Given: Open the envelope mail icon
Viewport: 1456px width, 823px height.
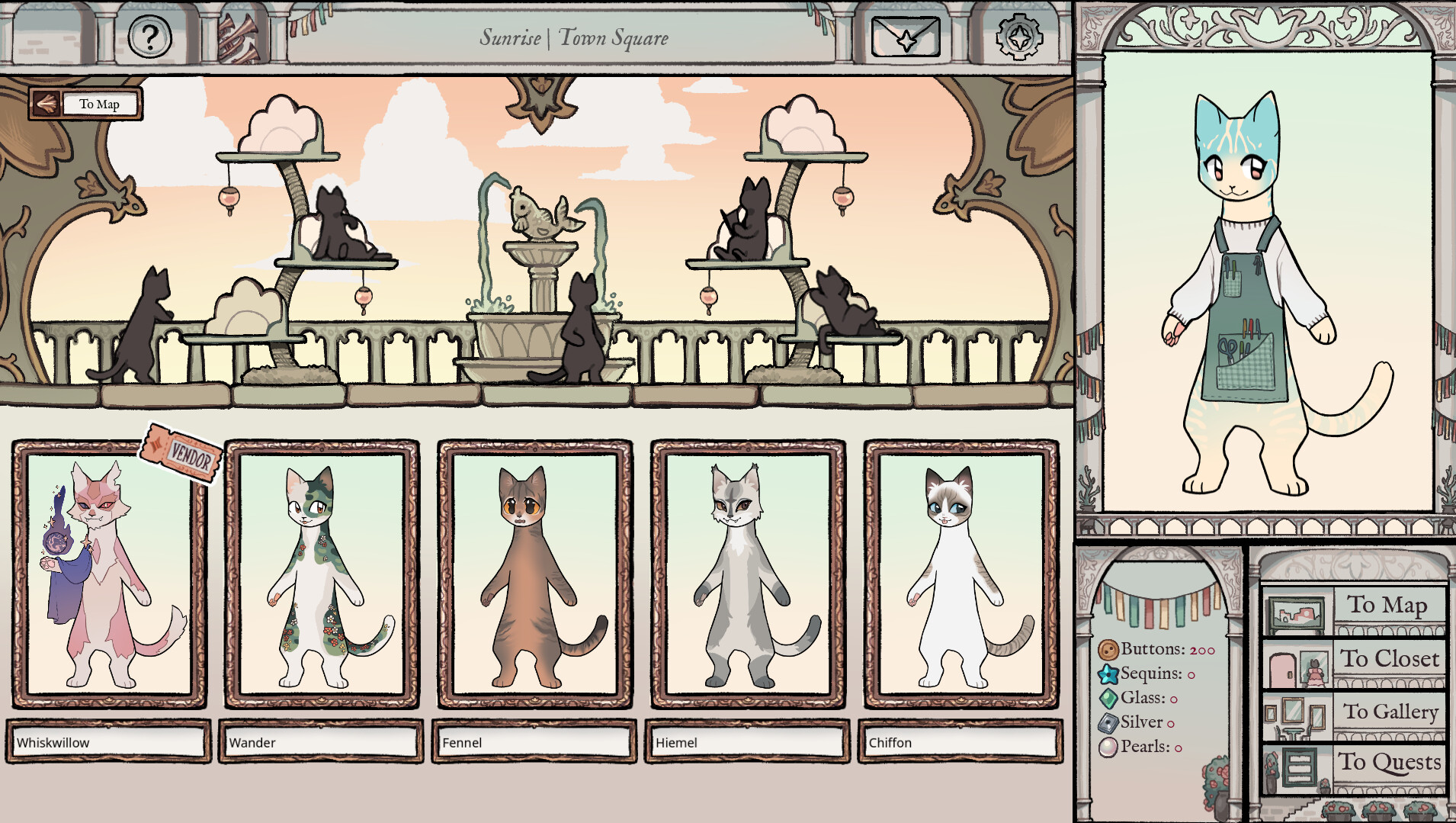Looking at the screenshot, I should click(x=906, y=37).
